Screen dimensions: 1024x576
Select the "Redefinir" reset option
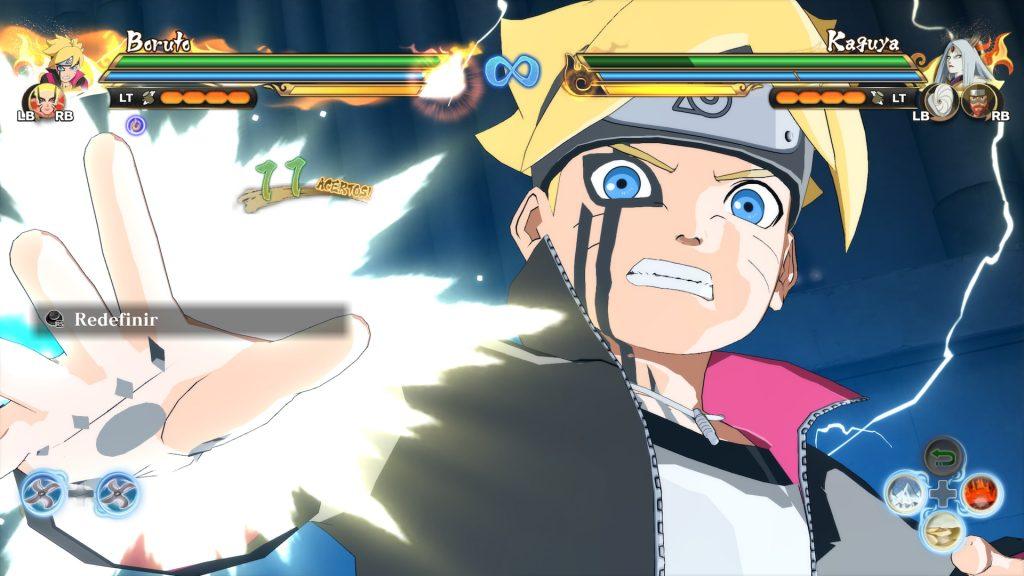[x=116, y=320]
